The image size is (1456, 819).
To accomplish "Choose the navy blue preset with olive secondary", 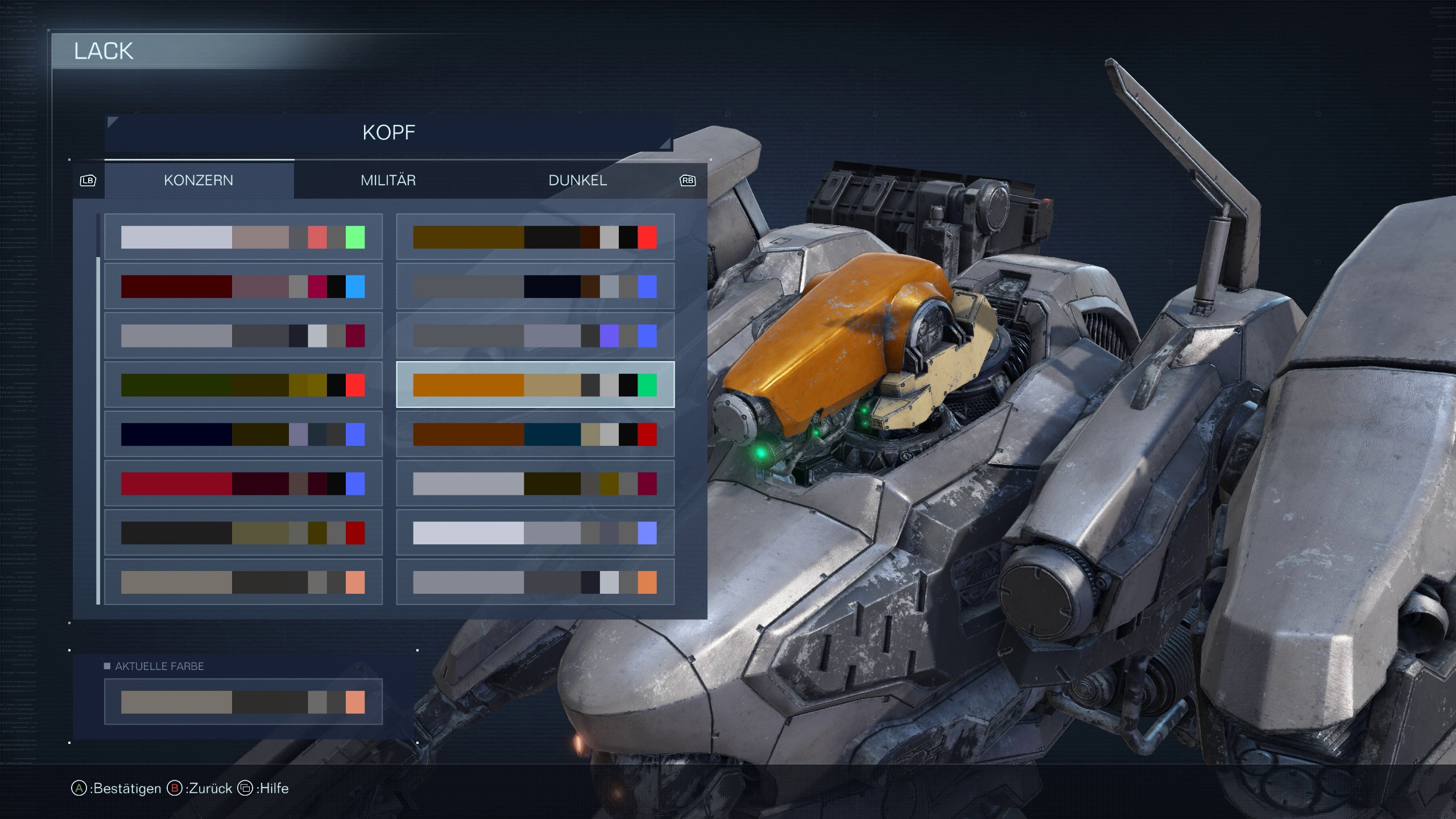I will [243, 435].
